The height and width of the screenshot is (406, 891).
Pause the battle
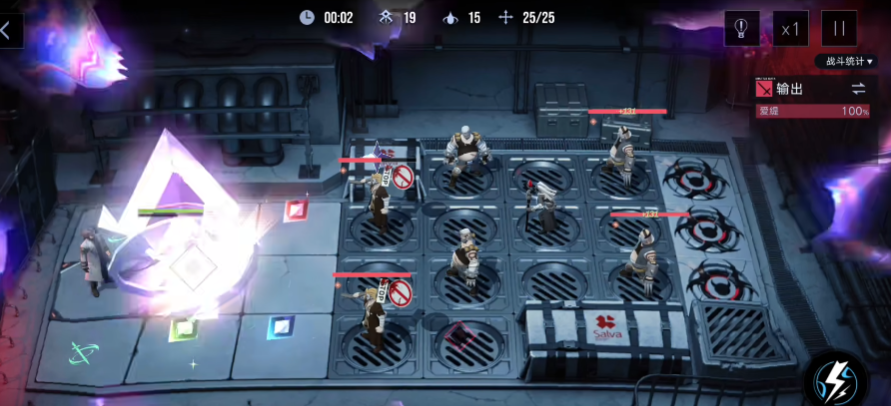838,28
